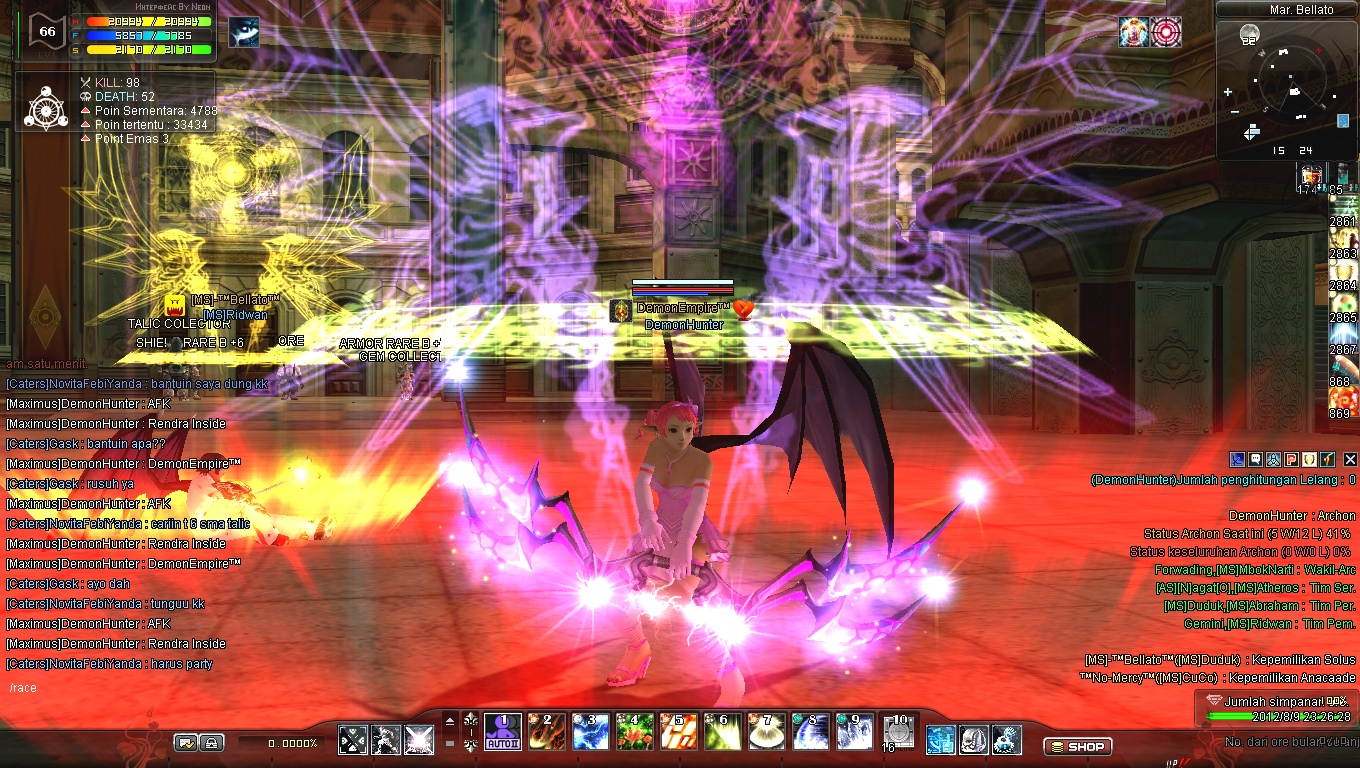1360x768 pixels.
Task: Open the SHOP store
Action: click(x=1078, y=746)
